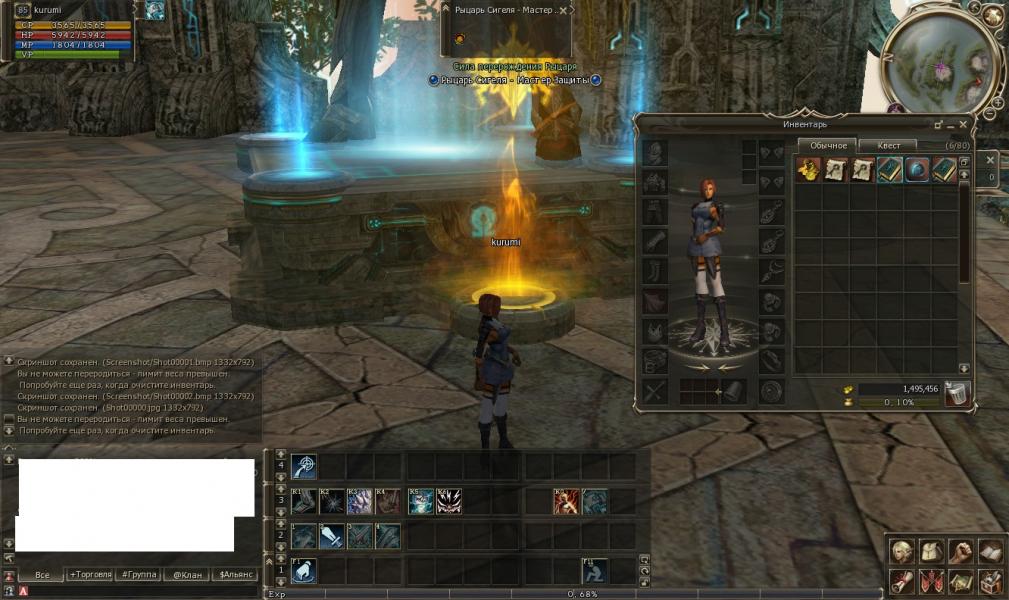Use the crosshair target skill in bar 4
Image resolution: width=1009 pixels, height=600 pixels.
pos(305,466)
